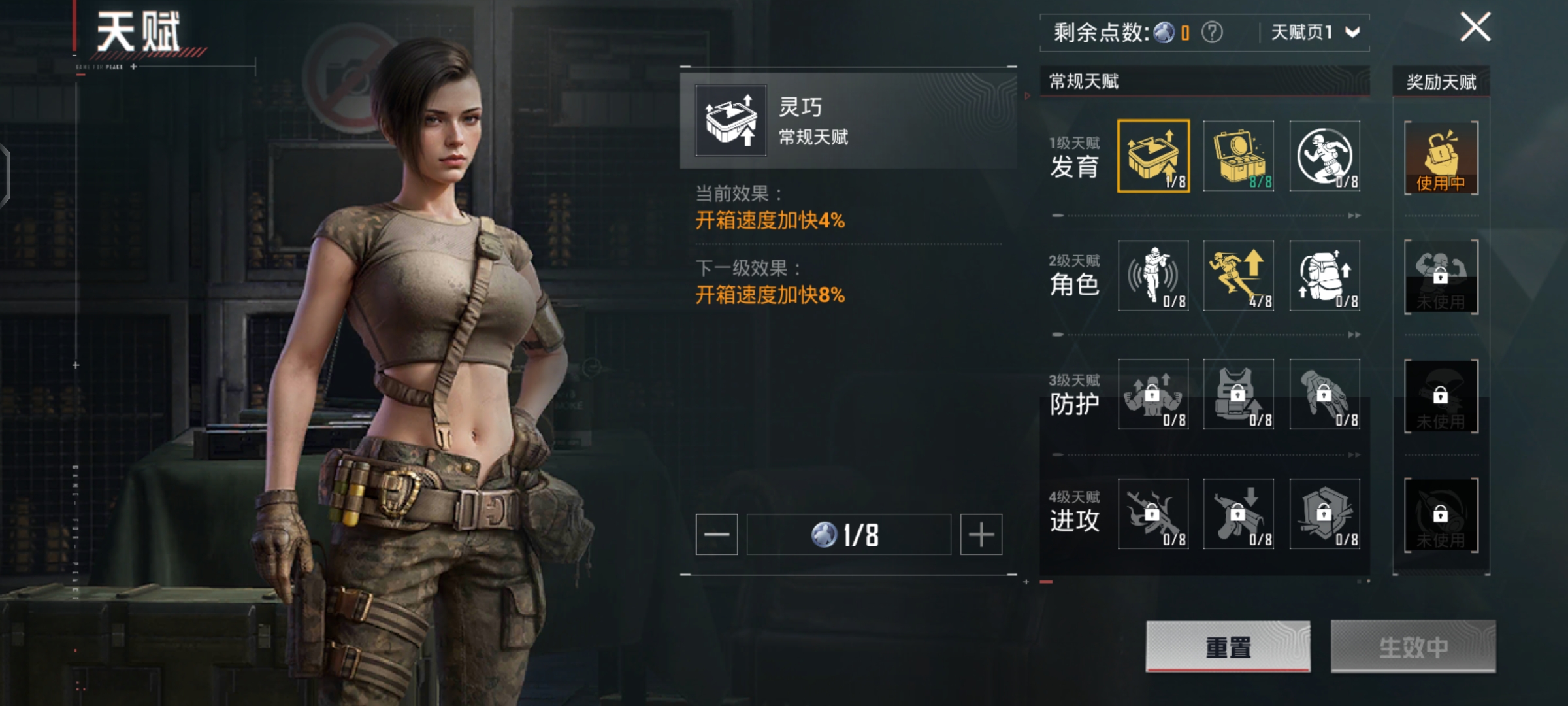The image size is (1568, 706).
Task: Select the gold treasure chest talent at 8/8
Action: [1239, 156]
